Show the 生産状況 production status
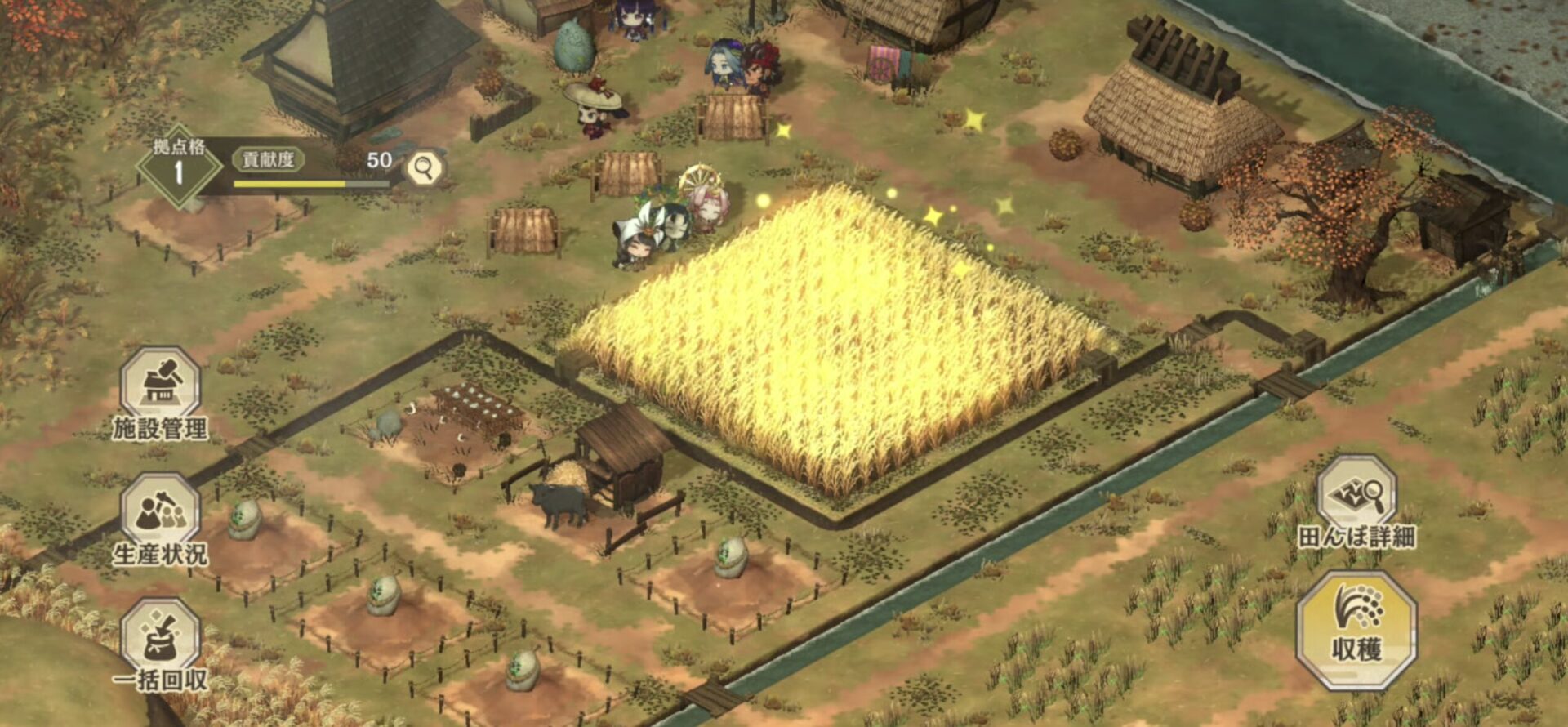 click(160, 516)
